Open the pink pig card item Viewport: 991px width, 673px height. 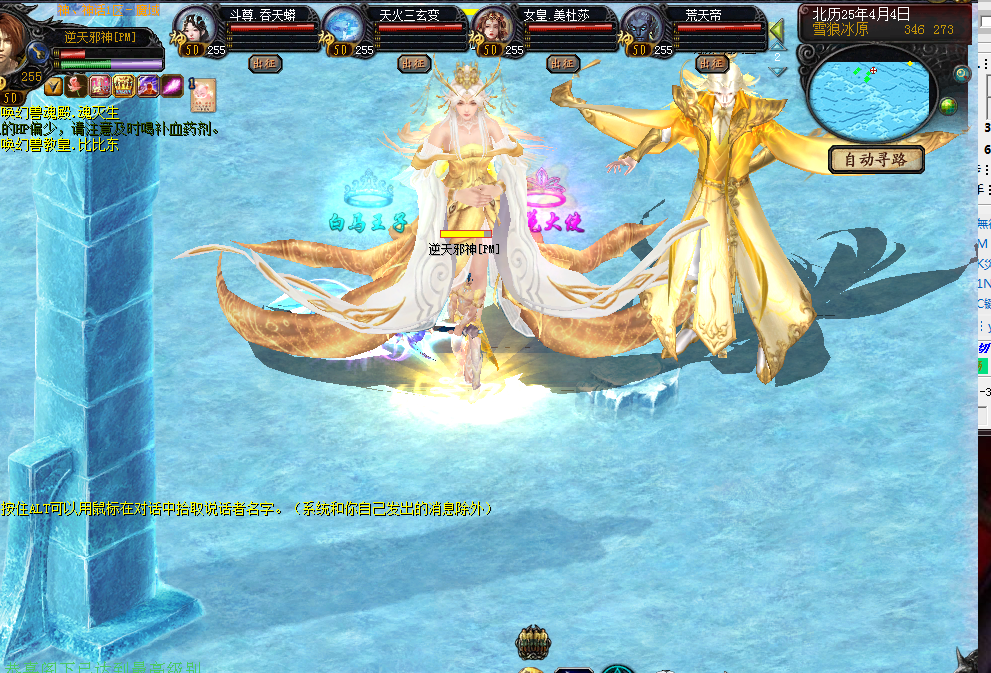point(204,93)
